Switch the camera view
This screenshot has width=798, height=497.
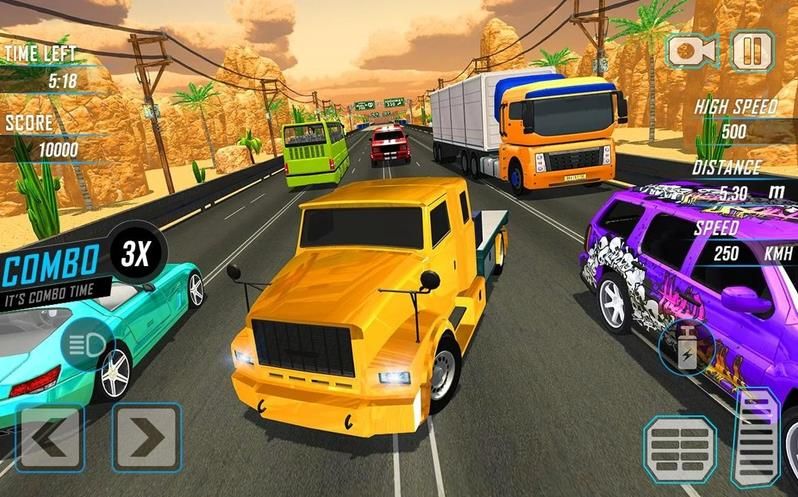pyautogui.click(x=693, y=50)
